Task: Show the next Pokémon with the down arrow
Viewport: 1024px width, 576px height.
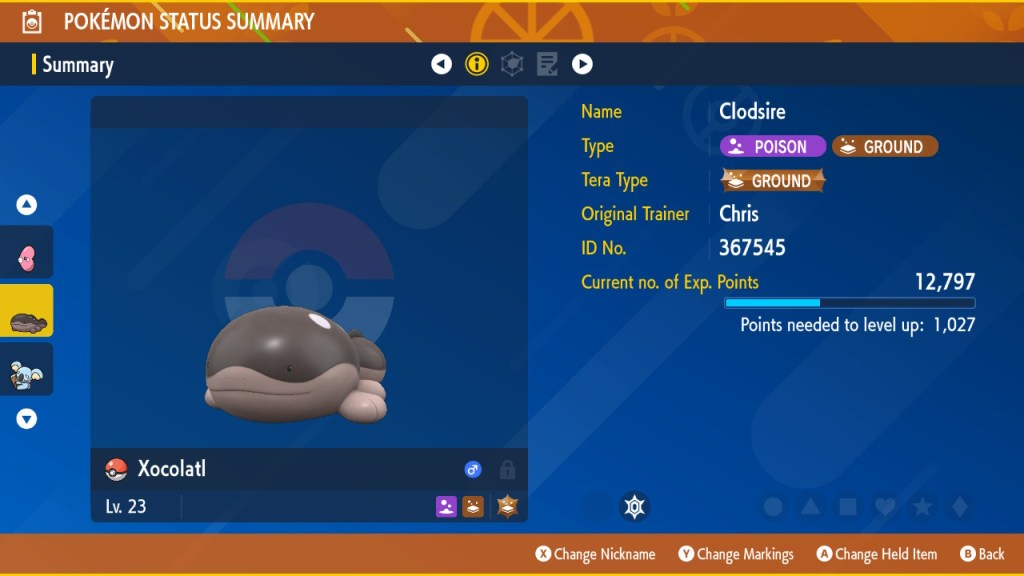Action: [x=27, y=419]
